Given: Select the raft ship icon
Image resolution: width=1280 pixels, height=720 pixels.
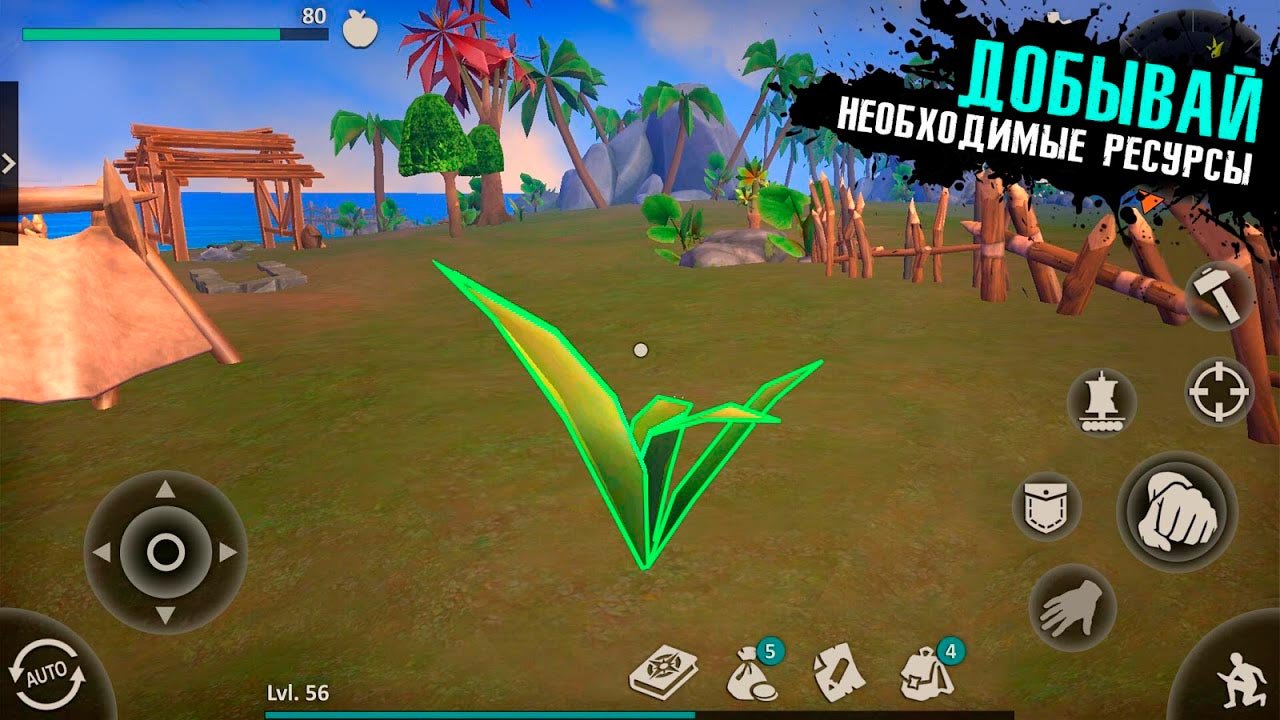Looking at the screenshot, I should [x=1101, y=403].
